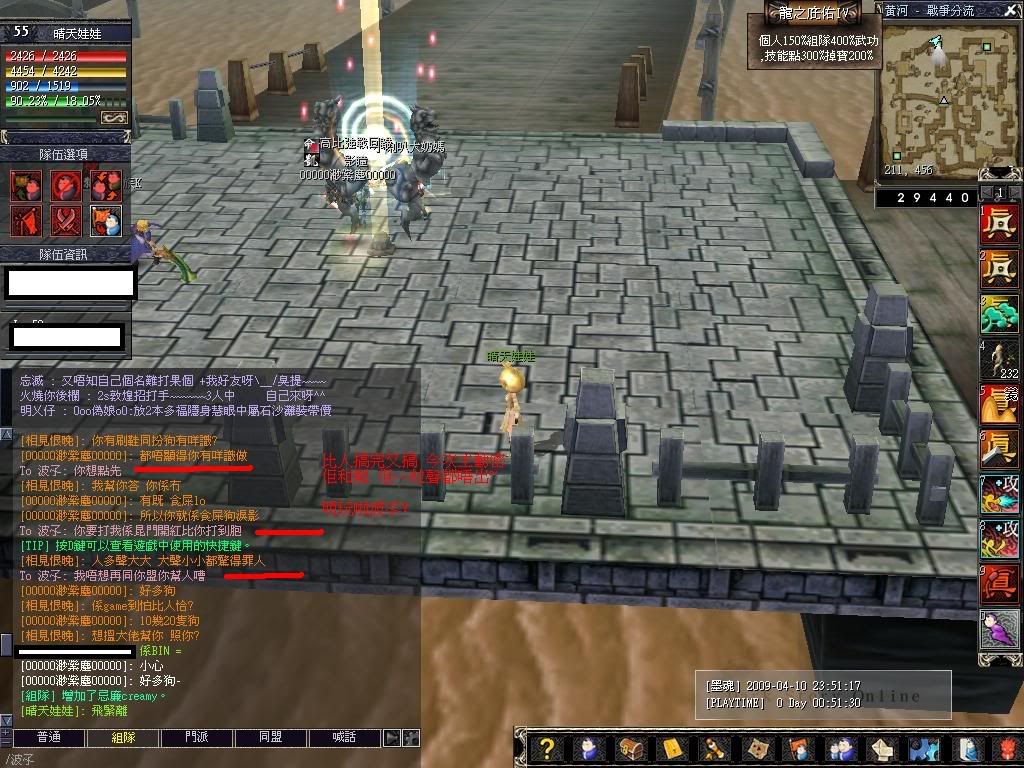Click the red demon mask icon
This screenshot has width=1024, height=768.
1006,748
